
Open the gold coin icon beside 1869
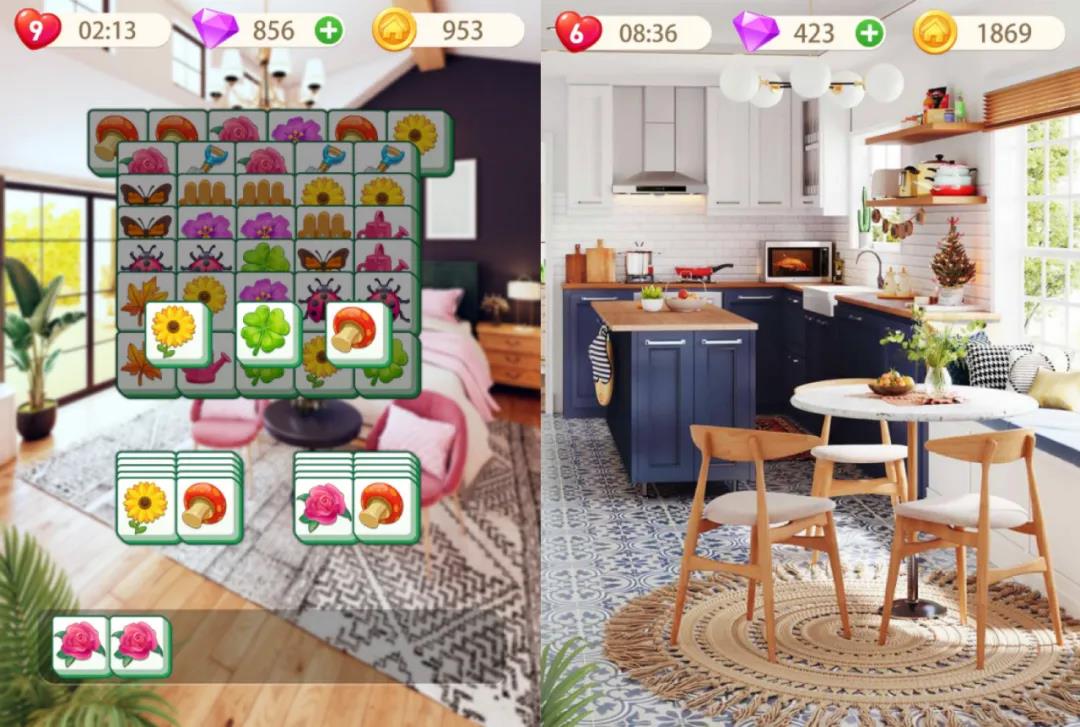point(935,33)
